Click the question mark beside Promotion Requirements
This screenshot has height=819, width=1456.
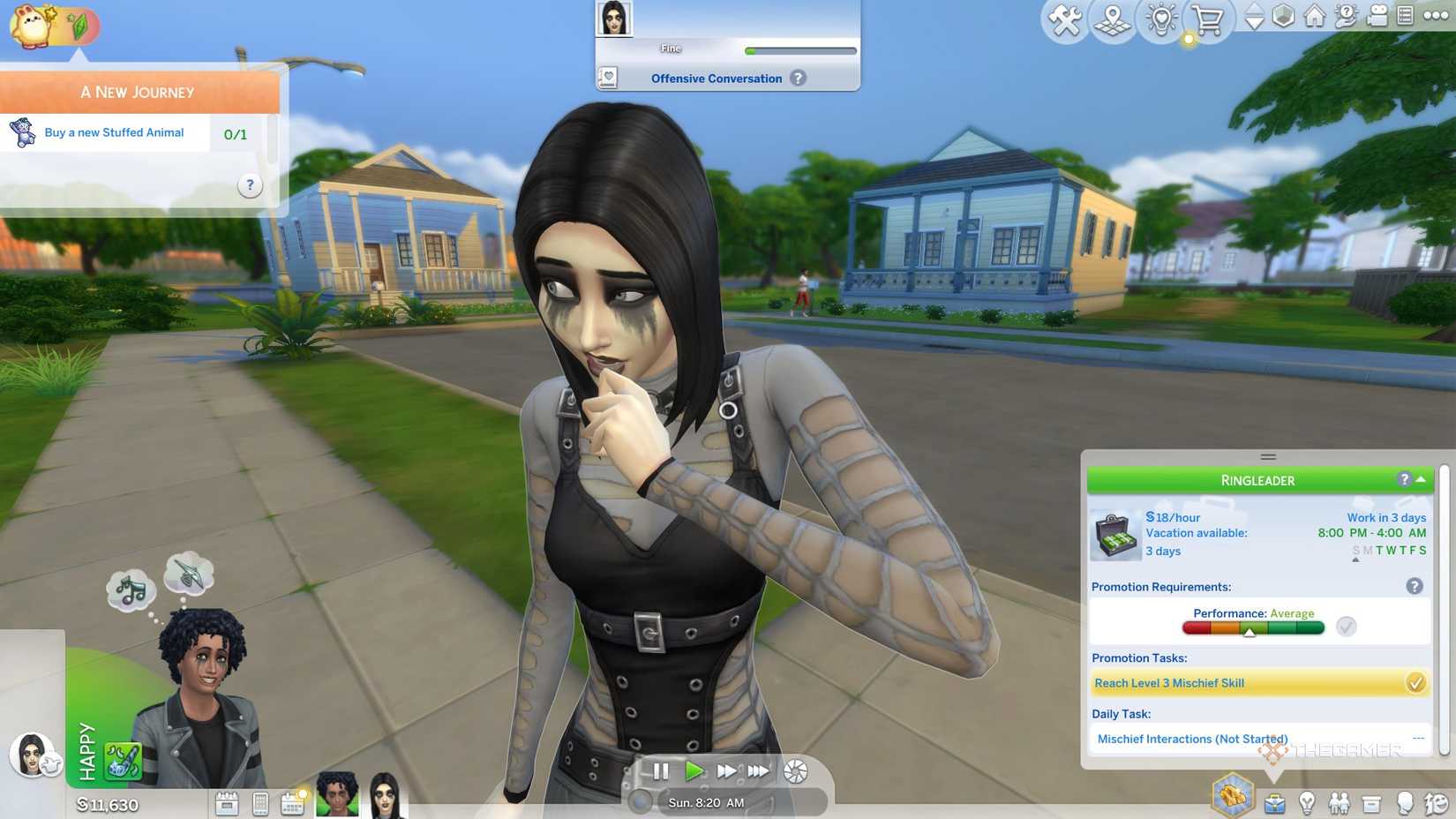(1416, 585)
